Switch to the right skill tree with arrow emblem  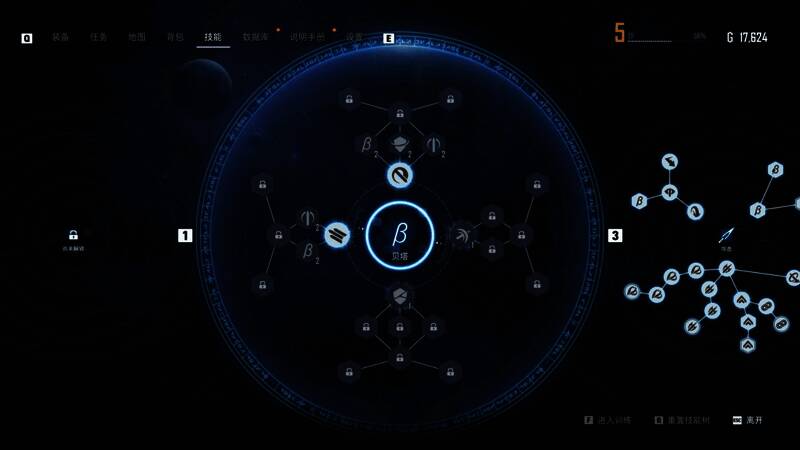pos(727,236)
